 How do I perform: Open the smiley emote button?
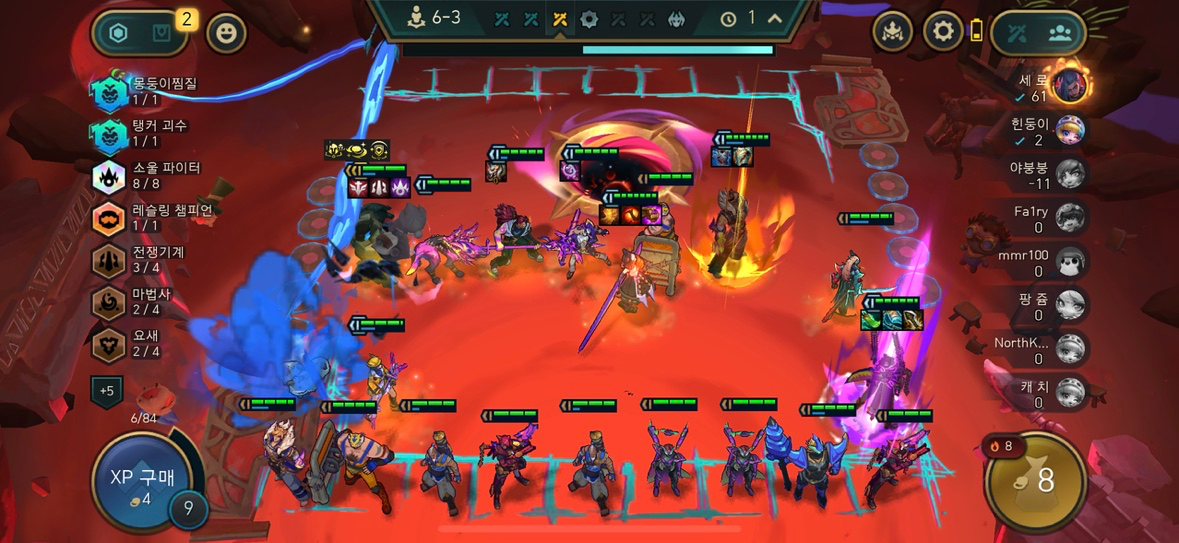point(226,33)
